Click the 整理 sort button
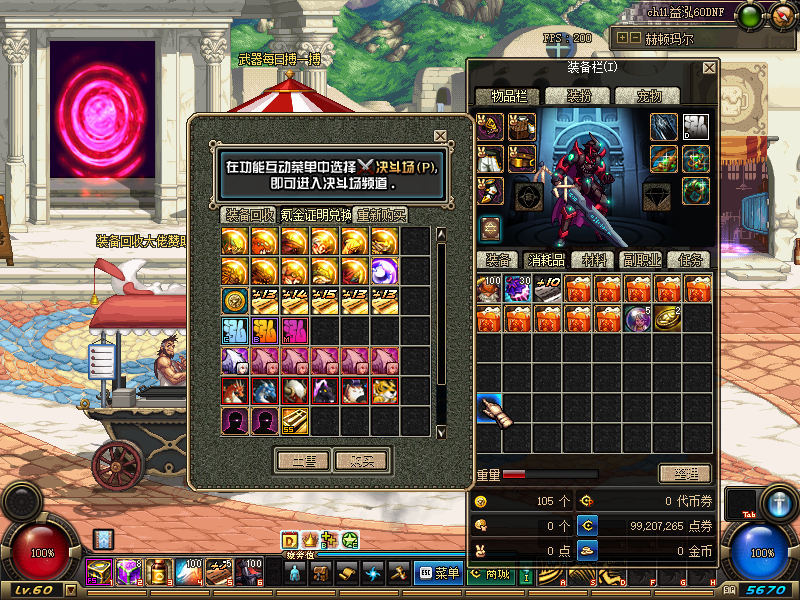The height and width of the screenshot is (600, 800). pos(685,473)
